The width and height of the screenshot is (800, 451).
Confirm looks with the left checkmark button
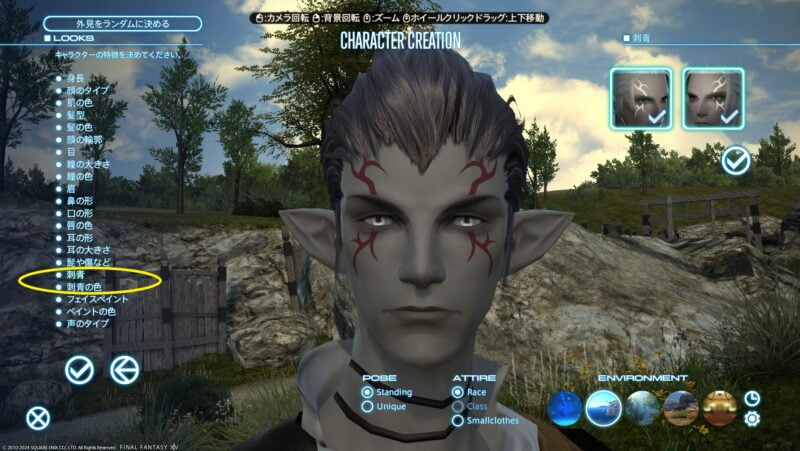pyautogui.click(x=79, y=370)
